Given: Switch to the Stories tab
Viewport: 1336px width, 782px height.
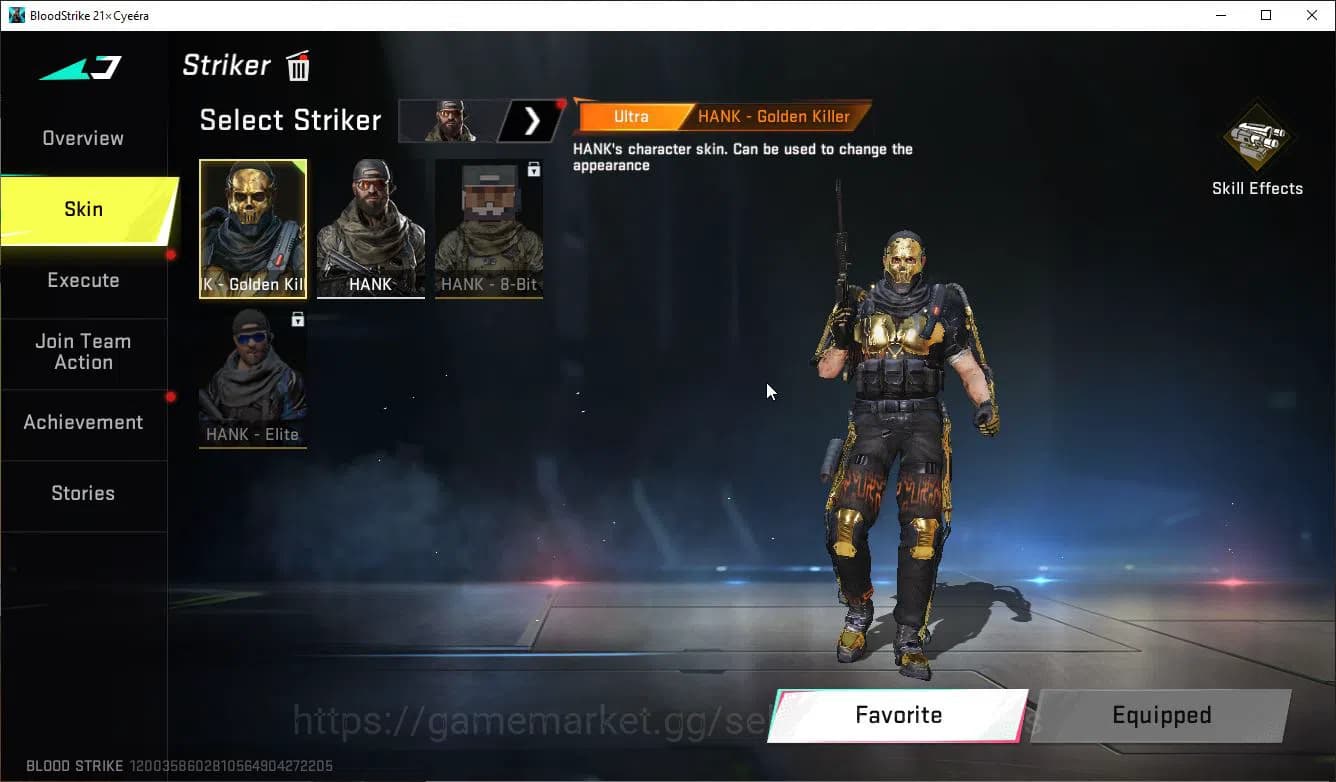Looking at the screenshot, I should 82,493.
